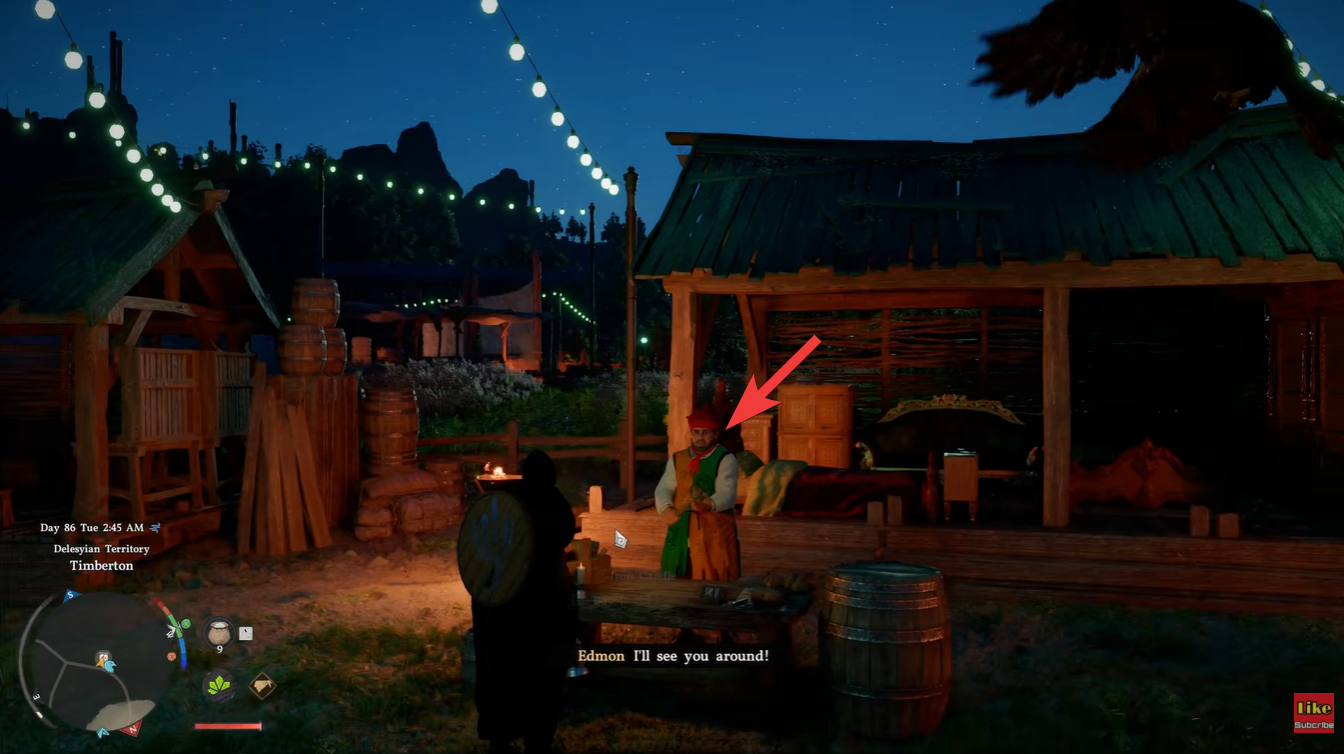Screen dimensions: 1344x754
Task: Click the orange dot on the status ring
Action: coord(172,656)
